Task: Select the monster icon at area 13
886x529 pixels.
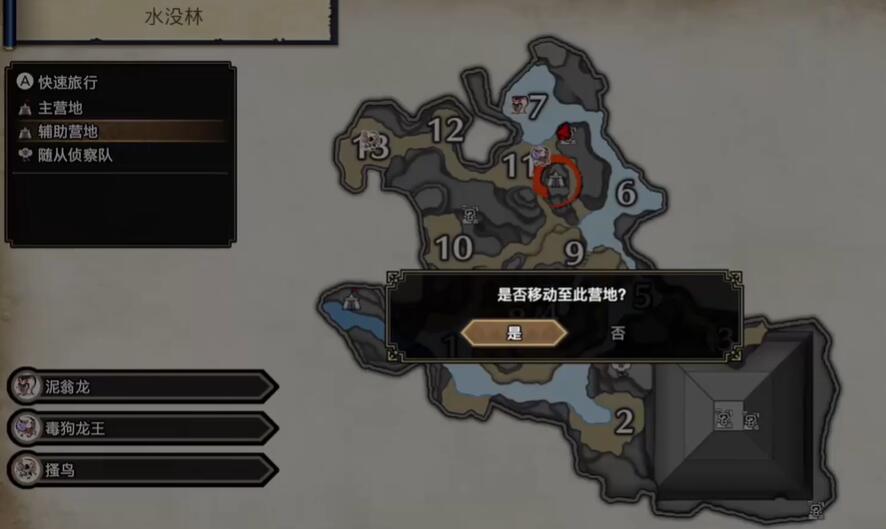Action: point(369,141)
